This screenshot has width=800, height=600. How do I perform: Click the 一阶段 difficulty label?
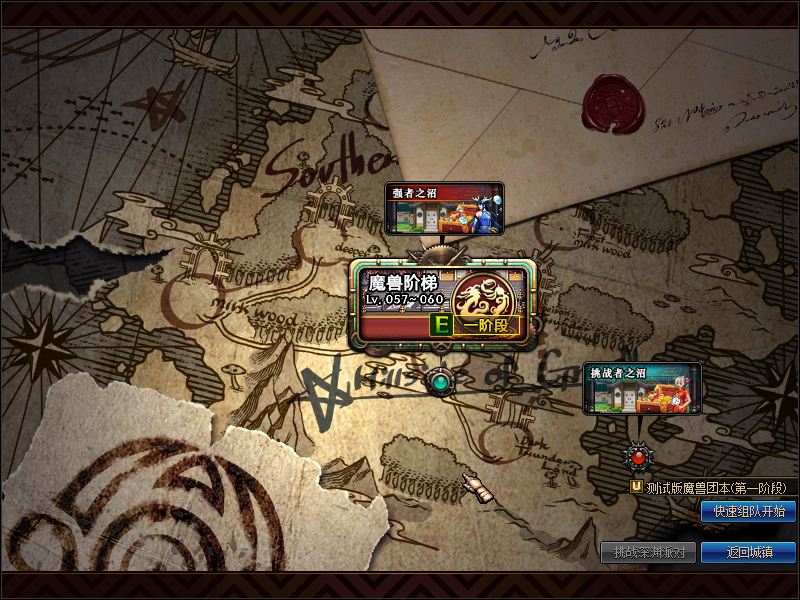click(486, 326)
